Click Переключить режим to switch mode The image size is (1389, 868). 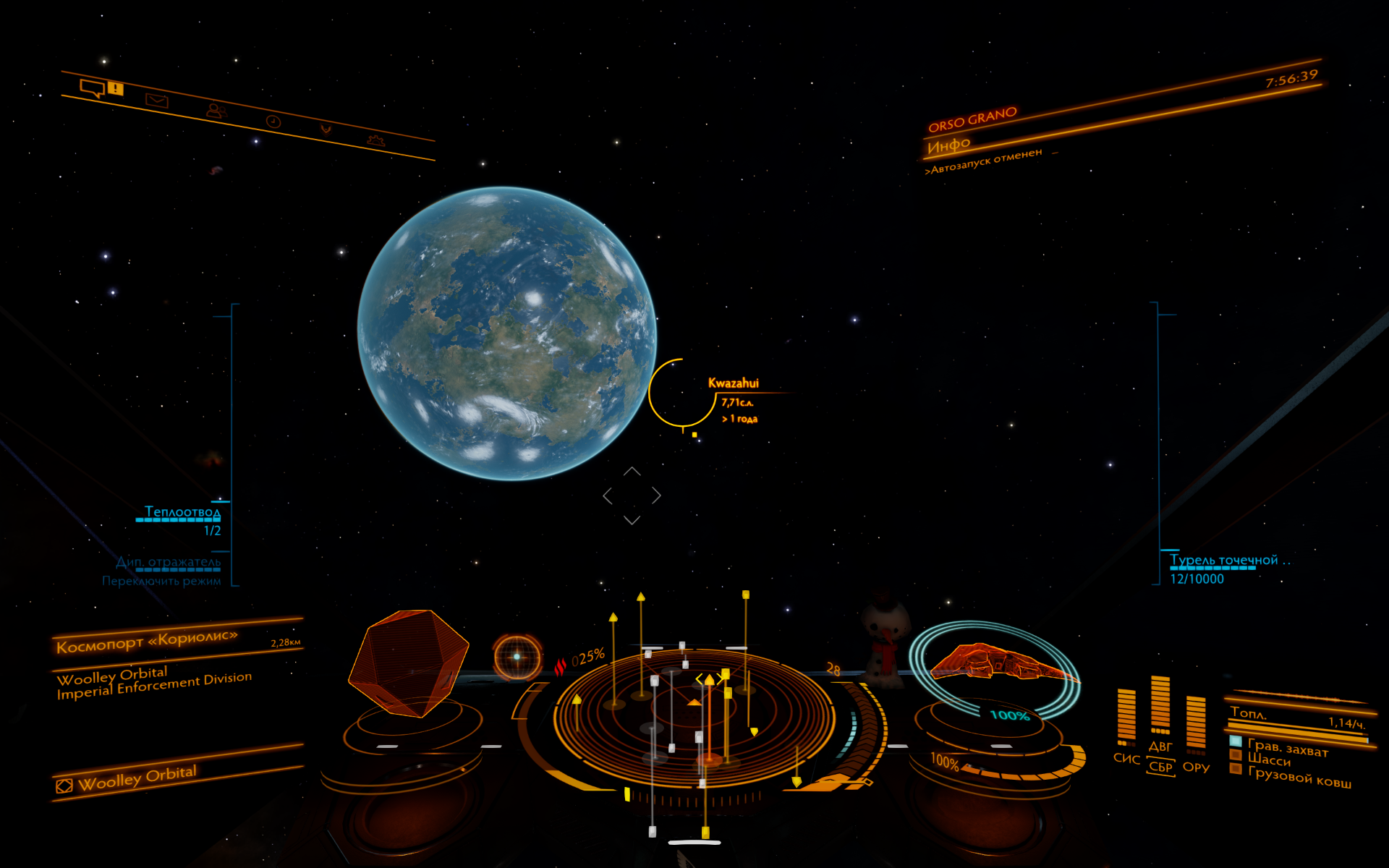pos(161,581)
